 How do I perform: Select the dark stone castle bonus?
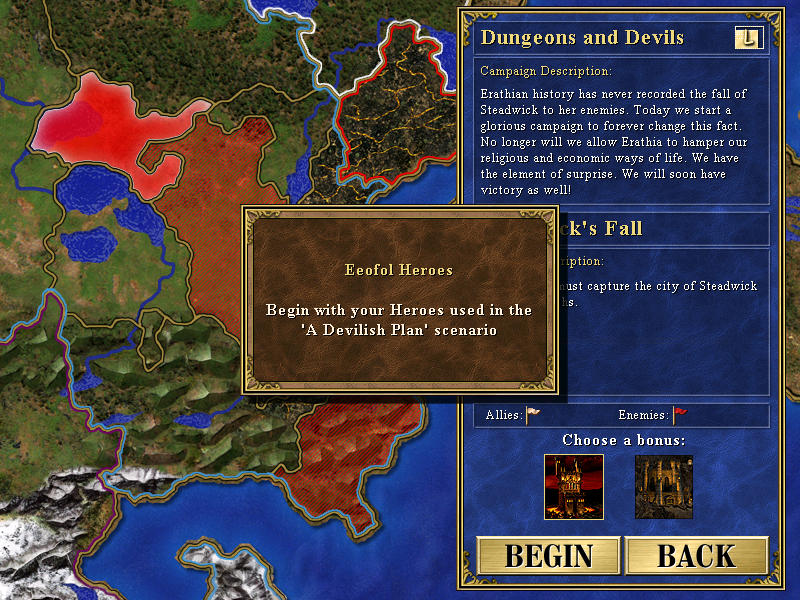[664, 487]
